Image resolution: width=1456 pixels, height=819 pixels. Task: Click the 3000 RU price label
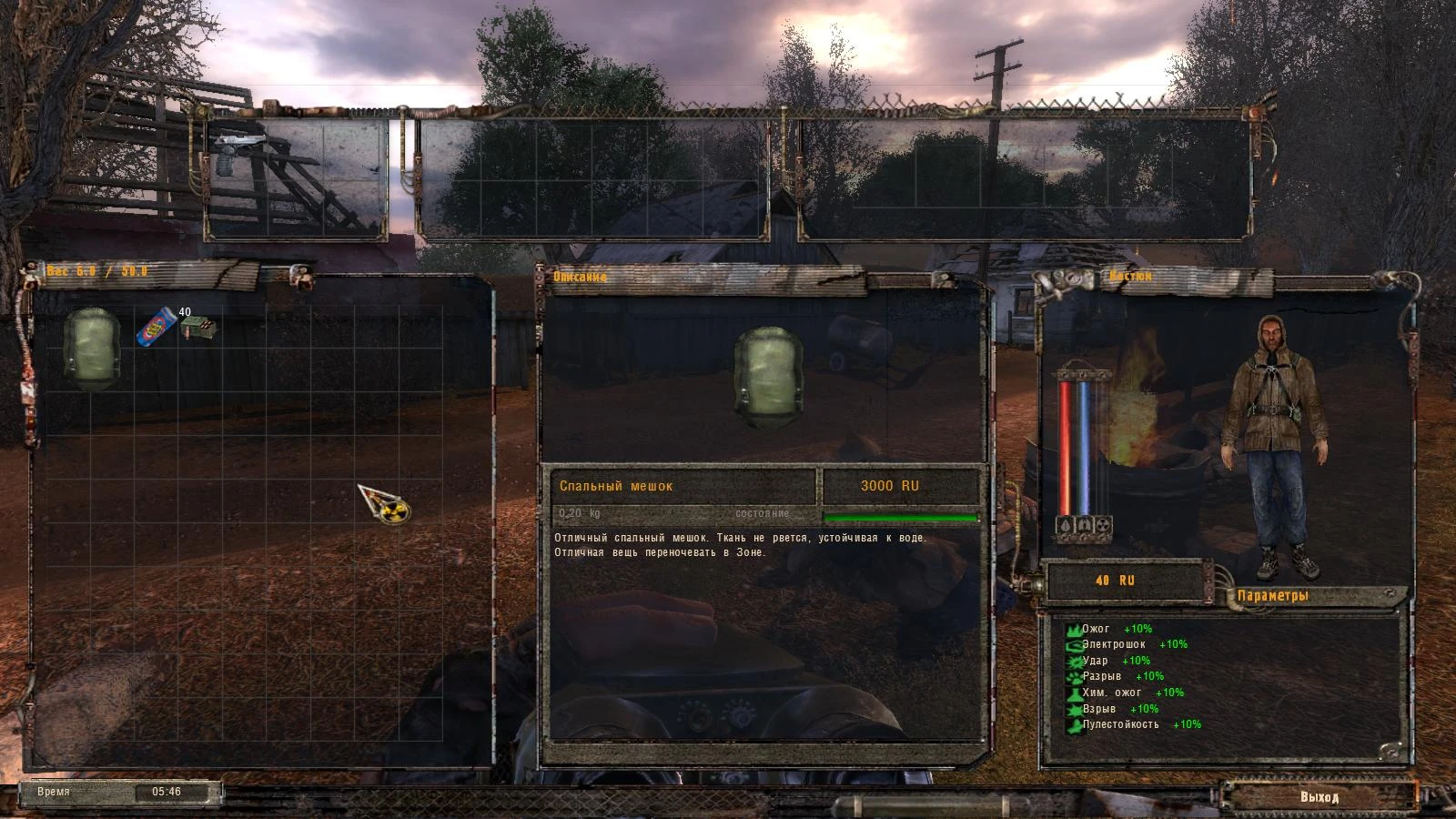click(890, 485)
